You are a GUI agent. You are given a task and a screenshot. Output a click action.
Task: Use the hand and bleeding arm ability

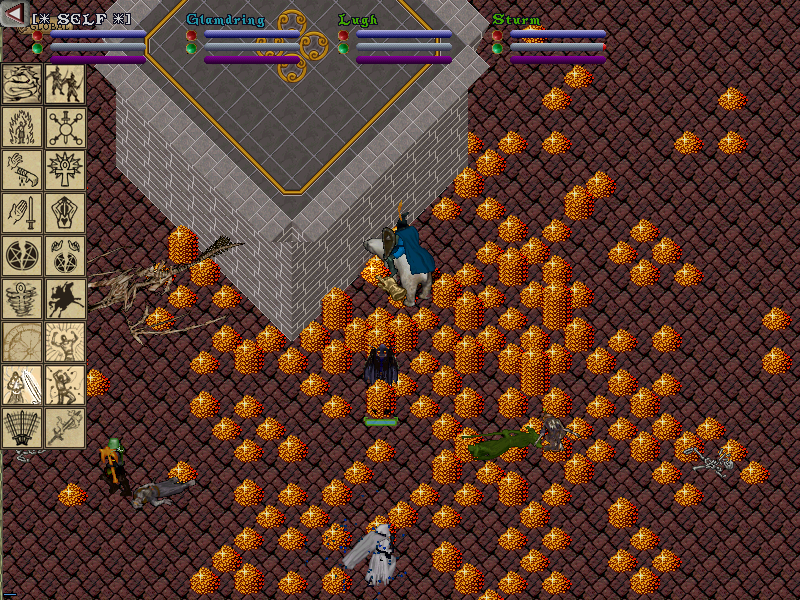pyautogui.click(x=22, y=170)
